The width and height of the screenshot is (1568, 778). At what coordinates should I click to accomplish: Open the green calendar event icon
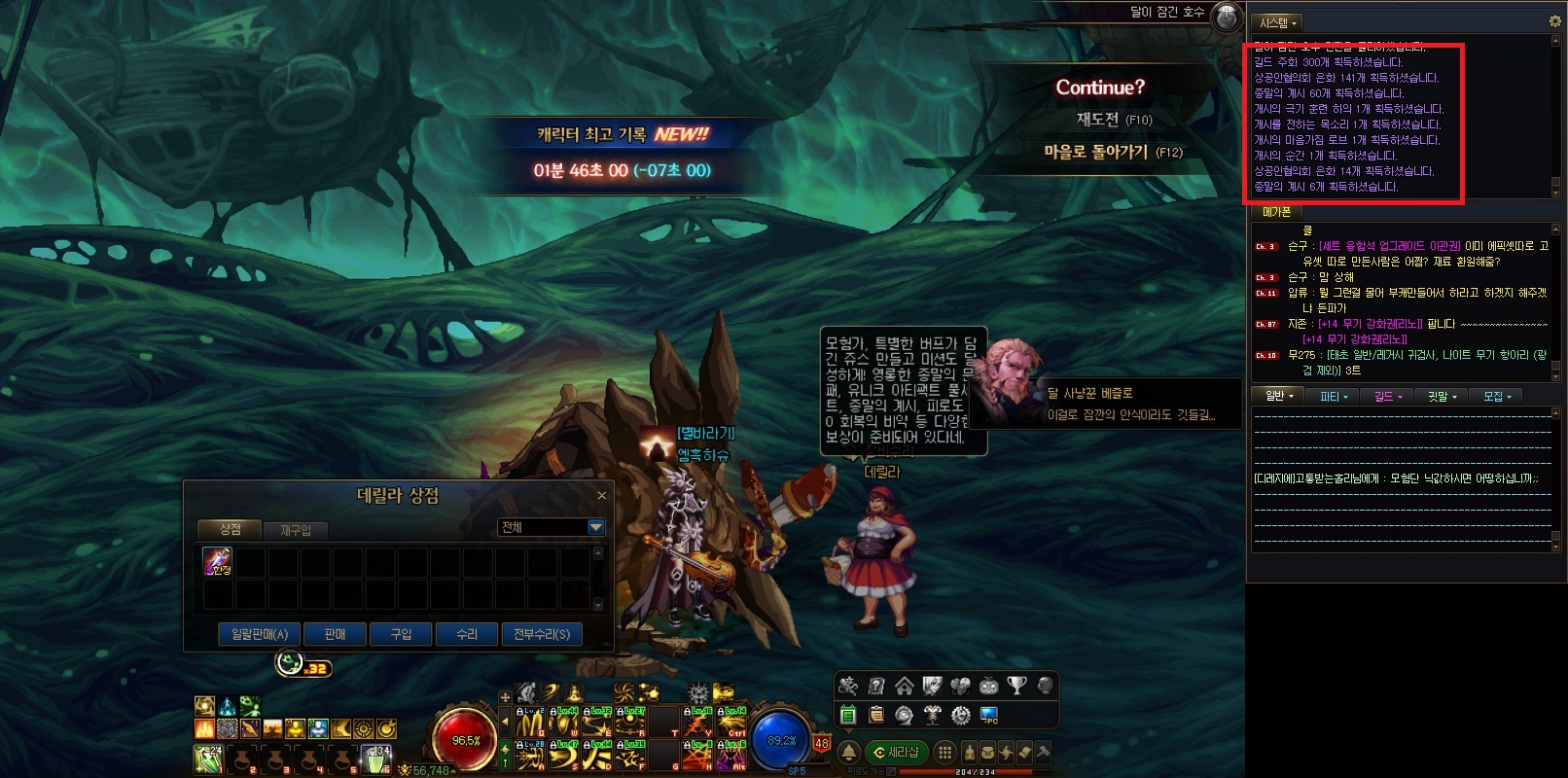pyautogui.click(x=848, y=715)
